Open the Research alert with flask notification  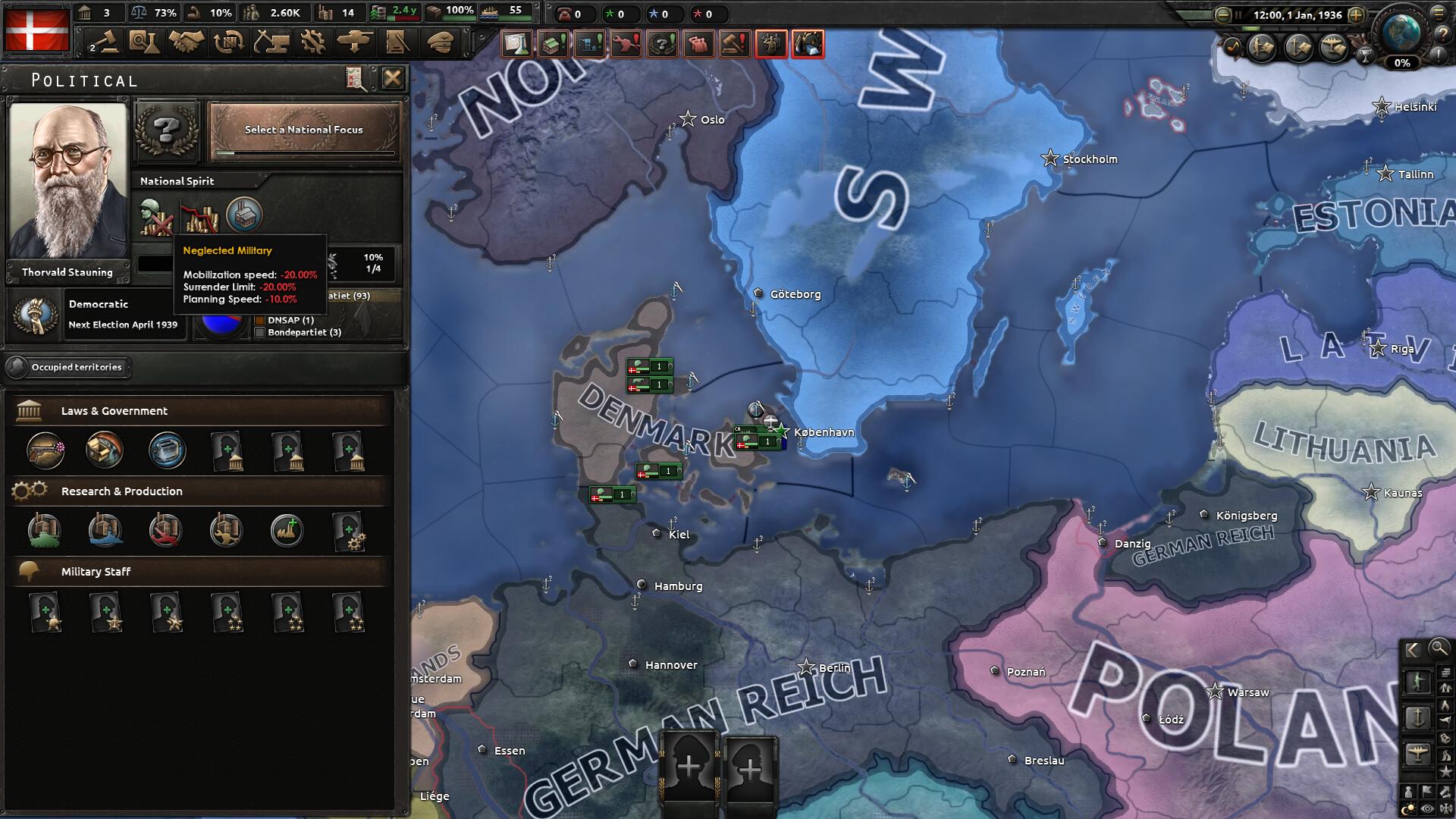[x=517, y=43]
